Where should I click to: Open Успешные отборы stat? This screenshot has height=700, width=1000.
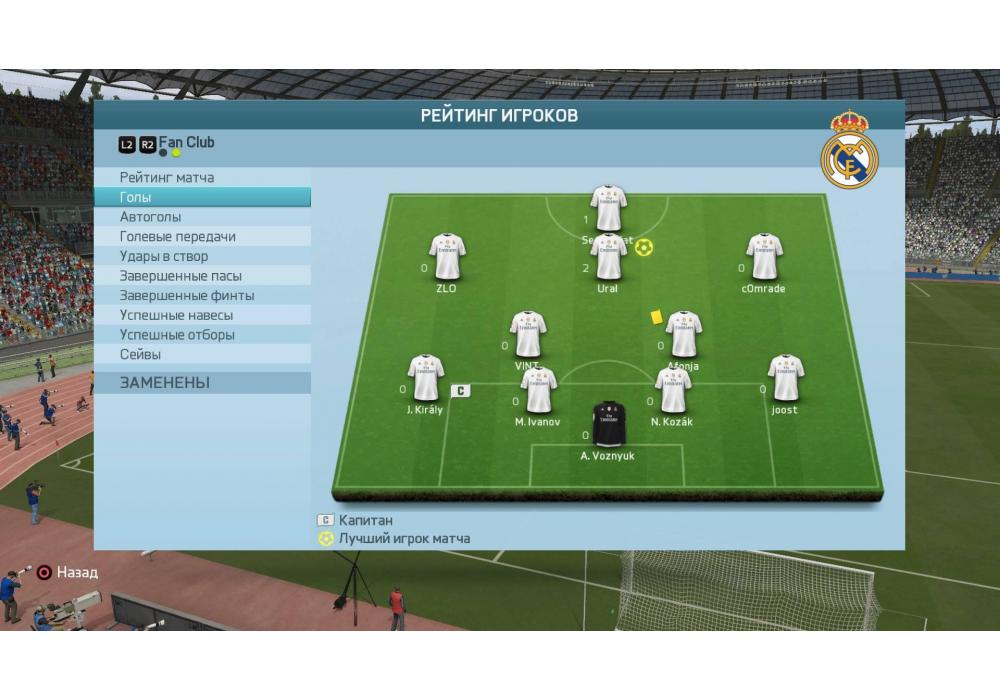pyautogui.click(x=177, y=335)
